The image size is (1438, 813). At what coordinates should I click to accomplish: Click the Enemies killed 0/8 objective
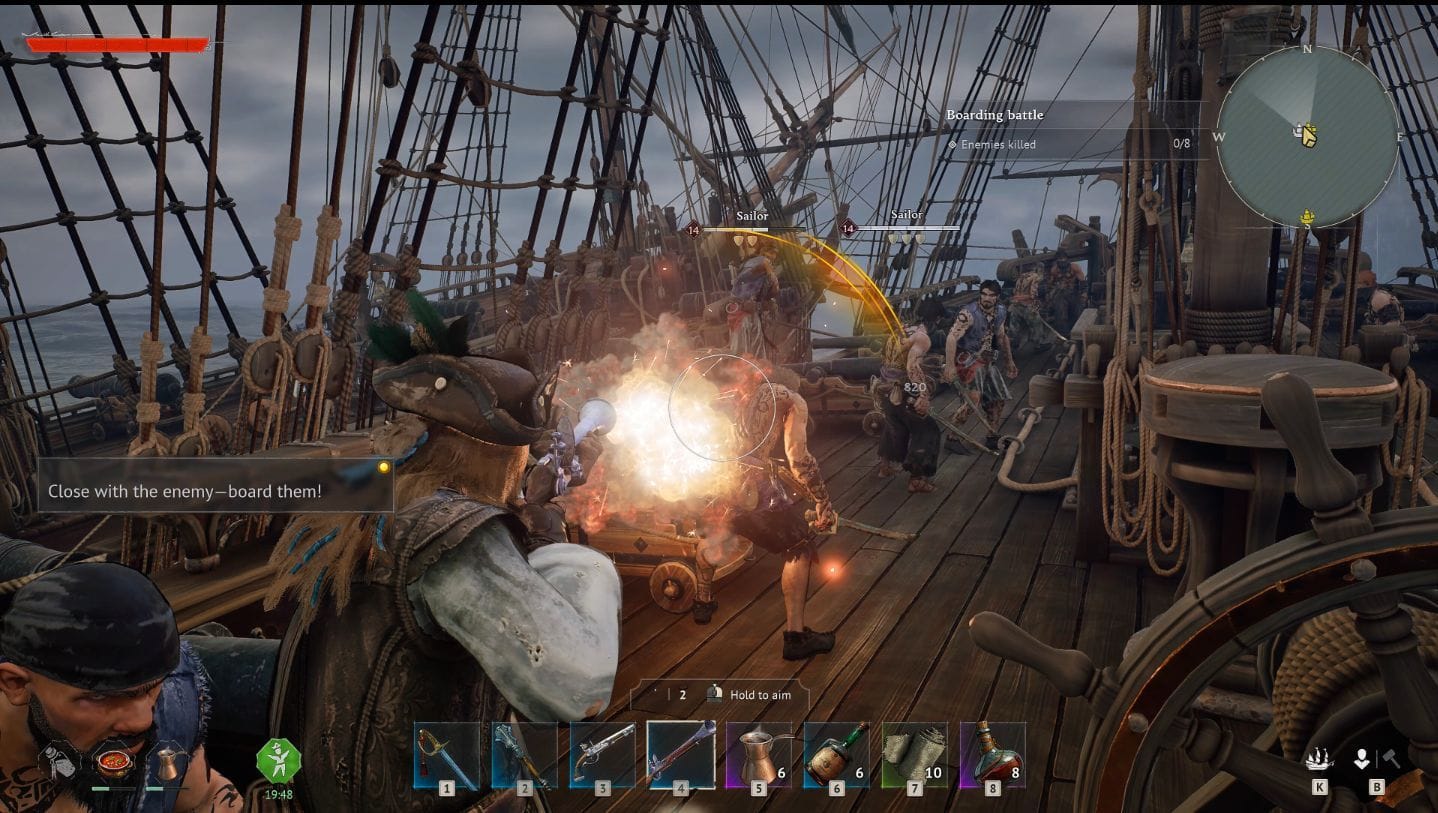pyautogui.click(x=996, y=143)
